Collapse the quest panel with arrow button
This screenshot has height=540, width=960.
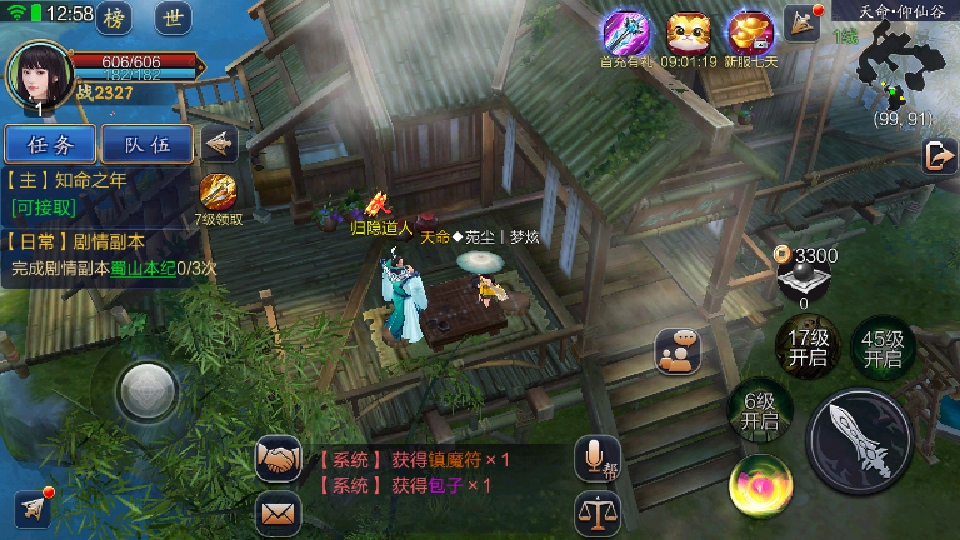tap(219, 144)
